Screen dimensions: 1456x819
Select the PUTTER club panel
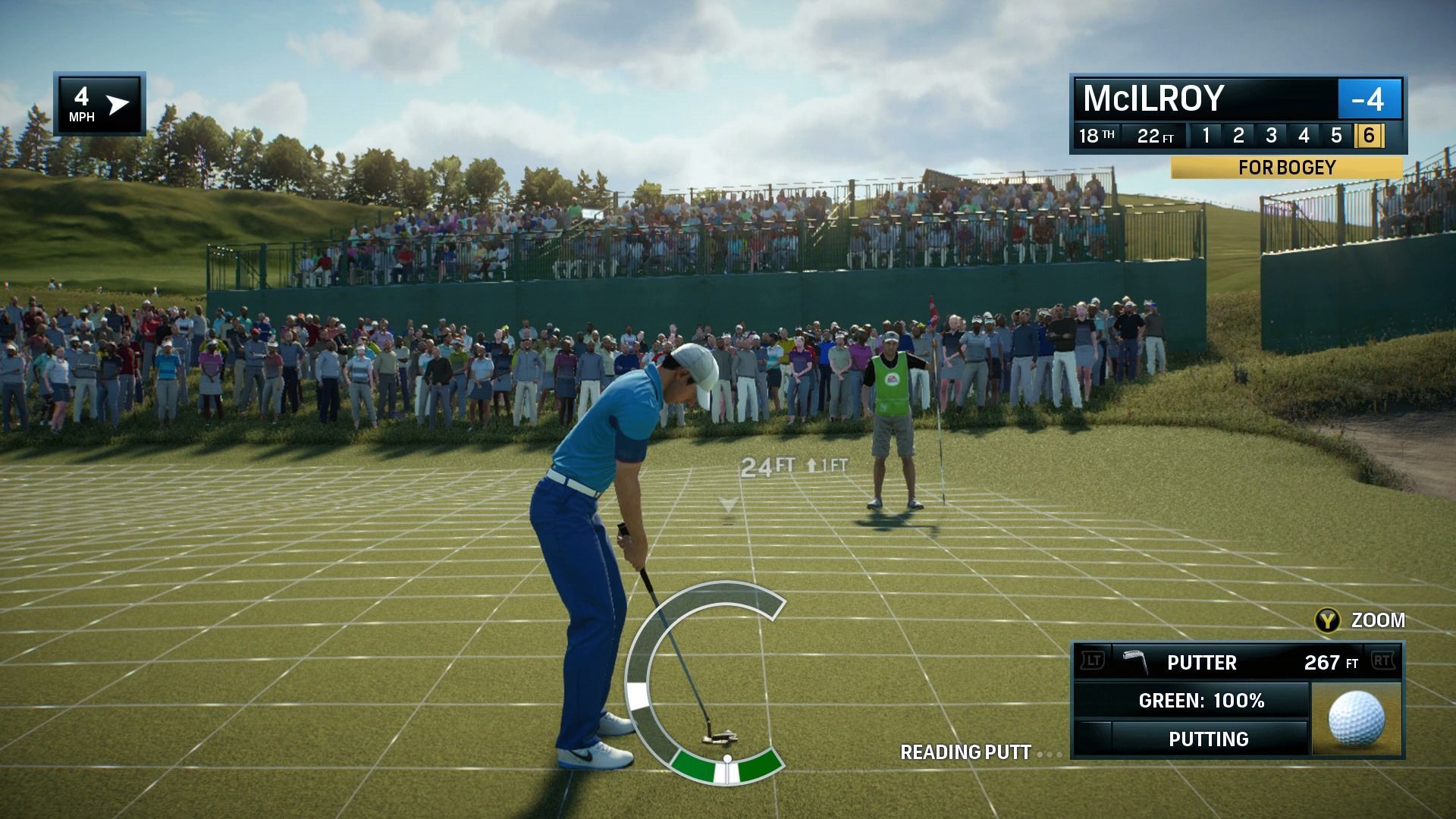[1236, 662]
